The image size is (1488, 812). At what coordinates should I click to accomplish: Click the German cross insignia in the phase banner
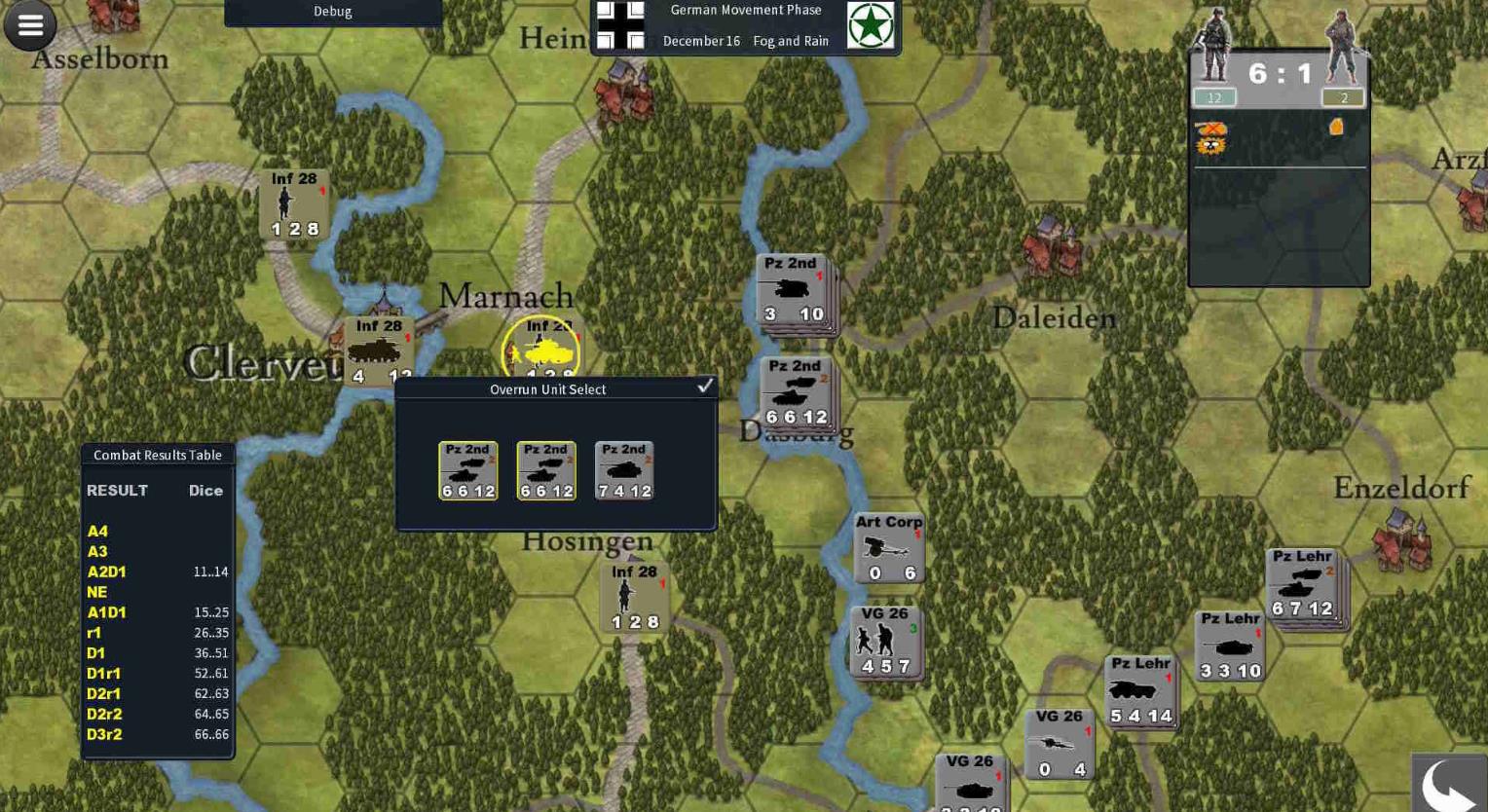tap(621, 24)
